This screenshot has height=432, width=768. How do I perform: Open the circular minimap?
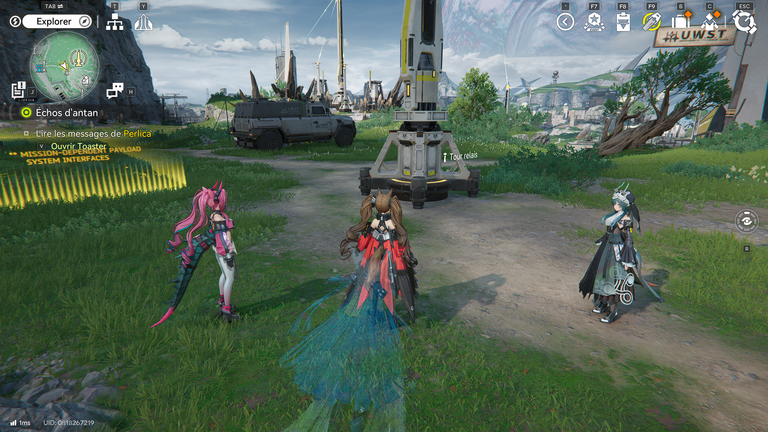click(62, 65)
